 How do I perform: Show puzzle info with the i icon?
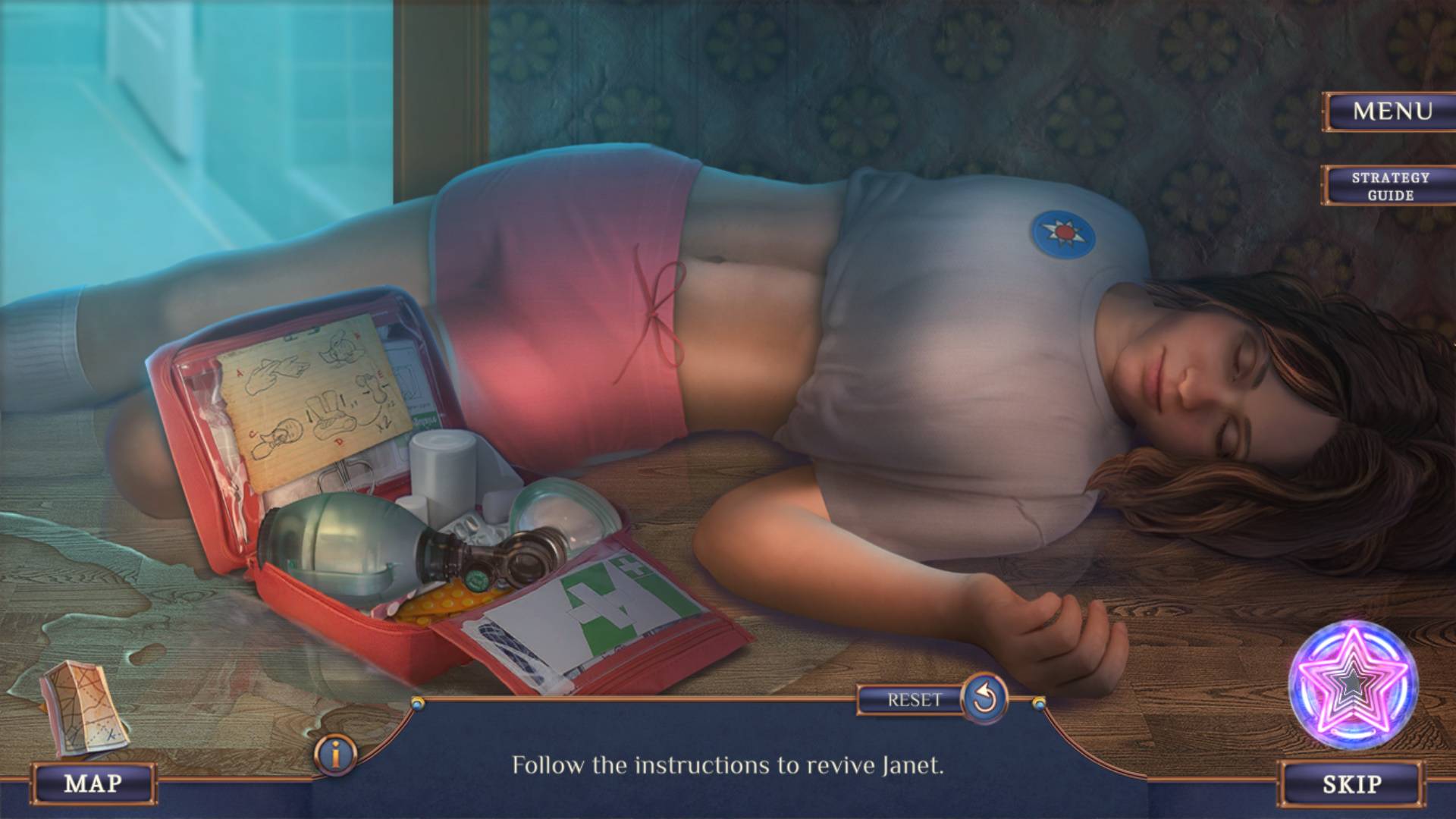(x=334, y=754)
